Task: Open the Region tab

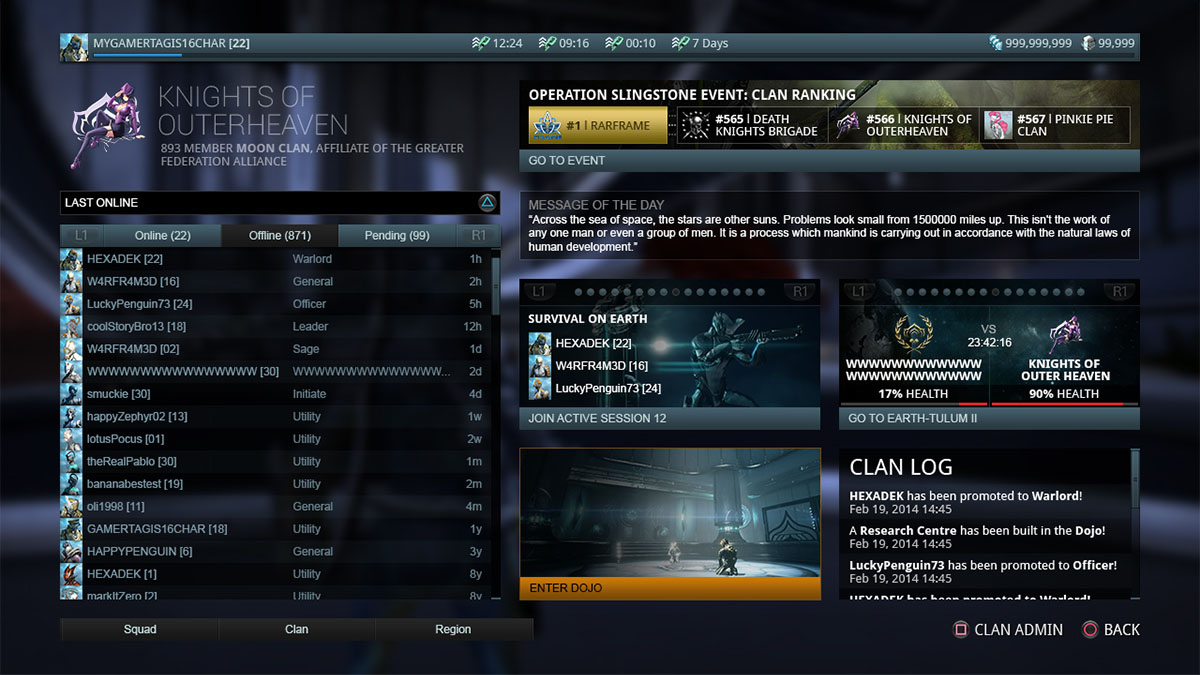Action: (x=453, y=629)
